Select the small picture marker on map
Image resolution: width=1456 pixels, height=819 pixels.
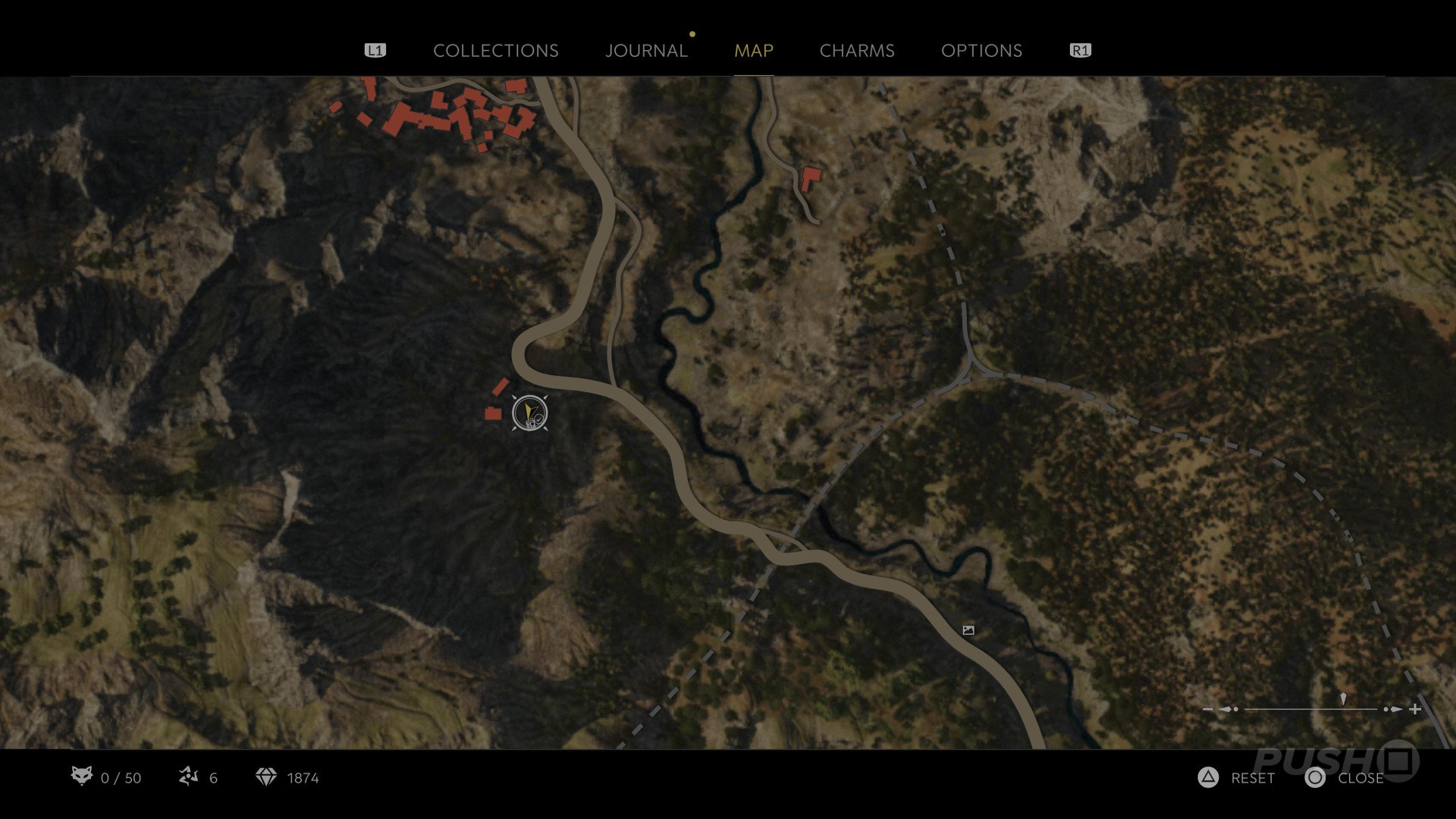[968, 630]
